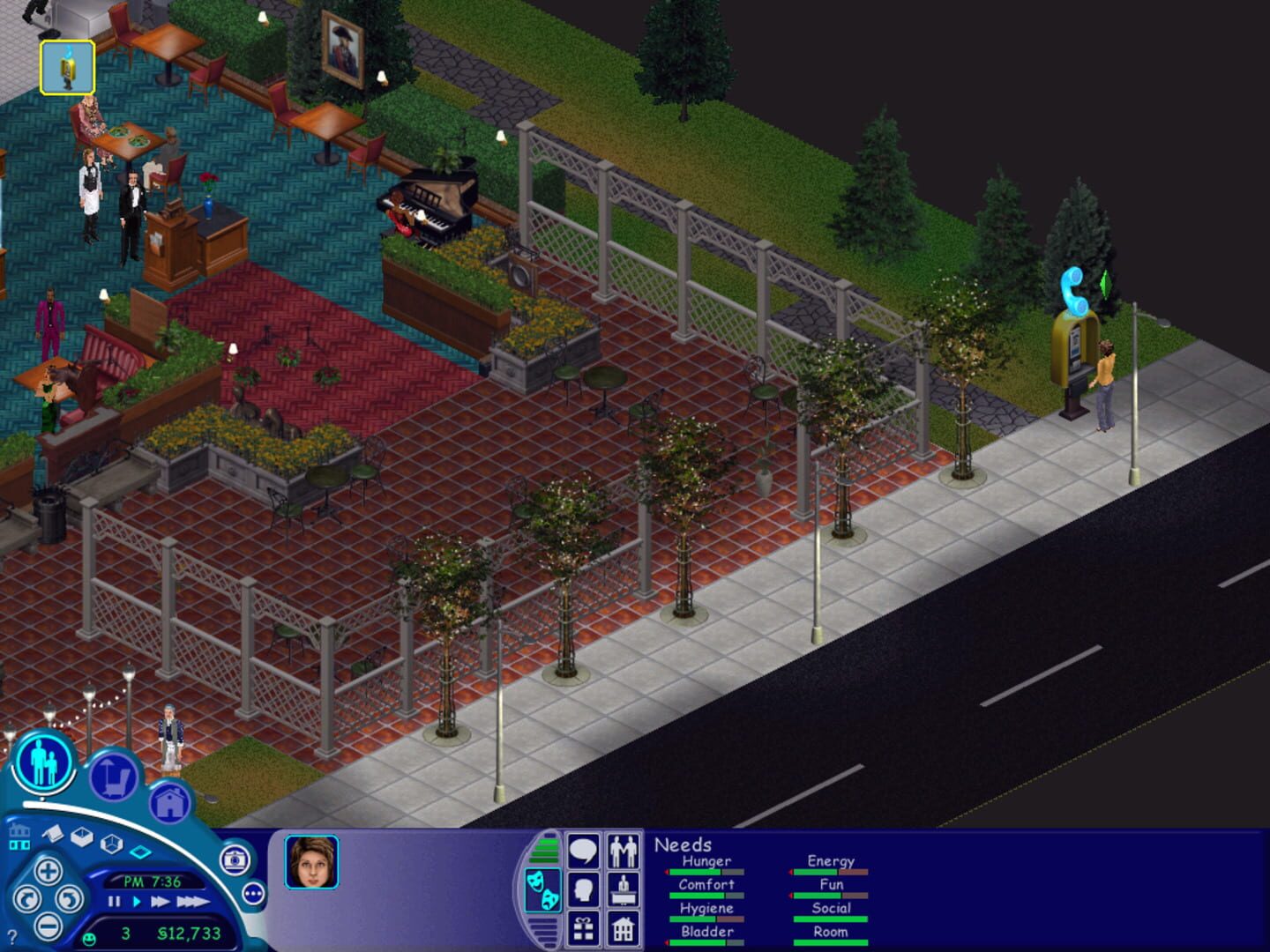Pause the game simulation
The height and width of the screenshot is (952, 1270).
[114, 903]
